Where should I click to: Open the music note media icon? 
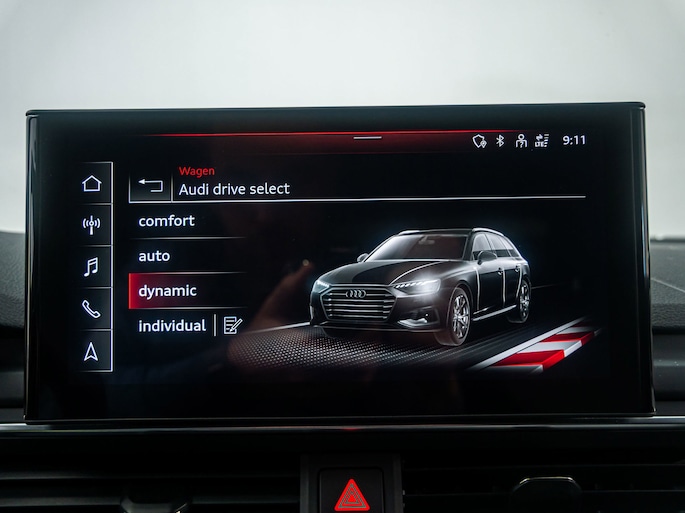click(92, 266)
